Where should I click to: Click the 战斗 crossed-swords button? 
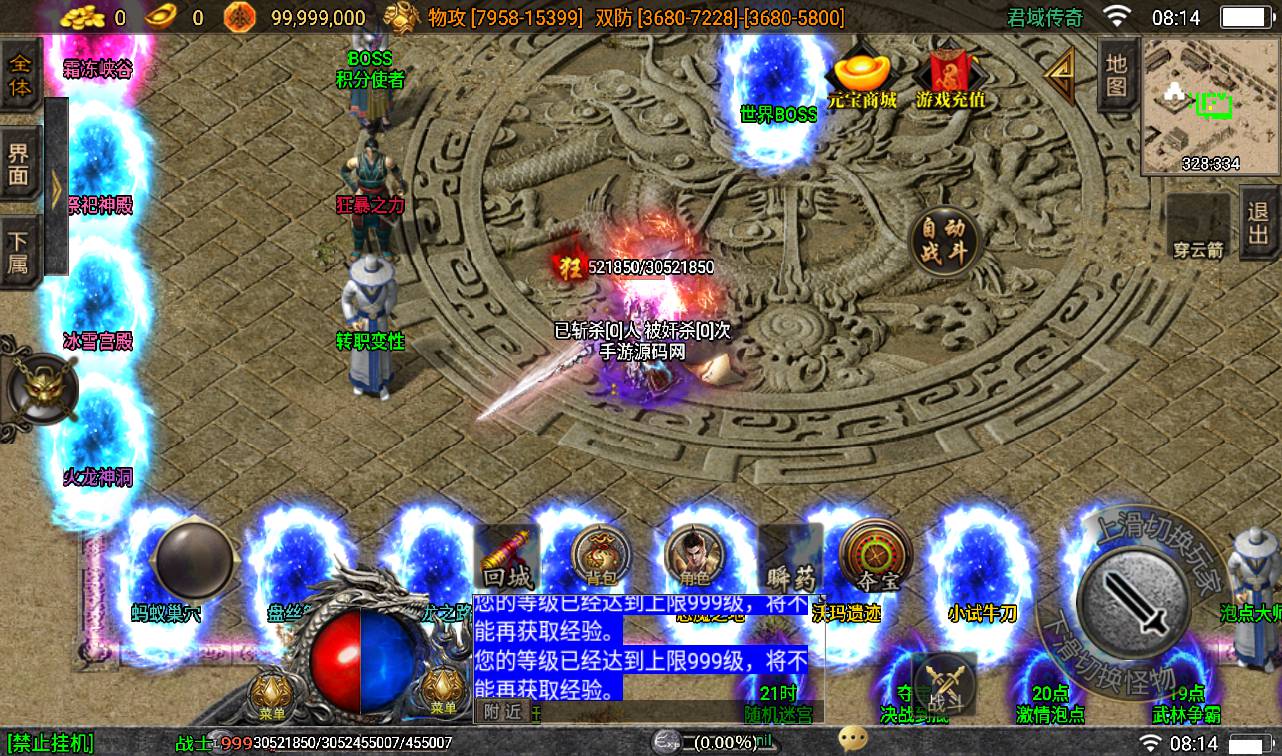(944, 686)
